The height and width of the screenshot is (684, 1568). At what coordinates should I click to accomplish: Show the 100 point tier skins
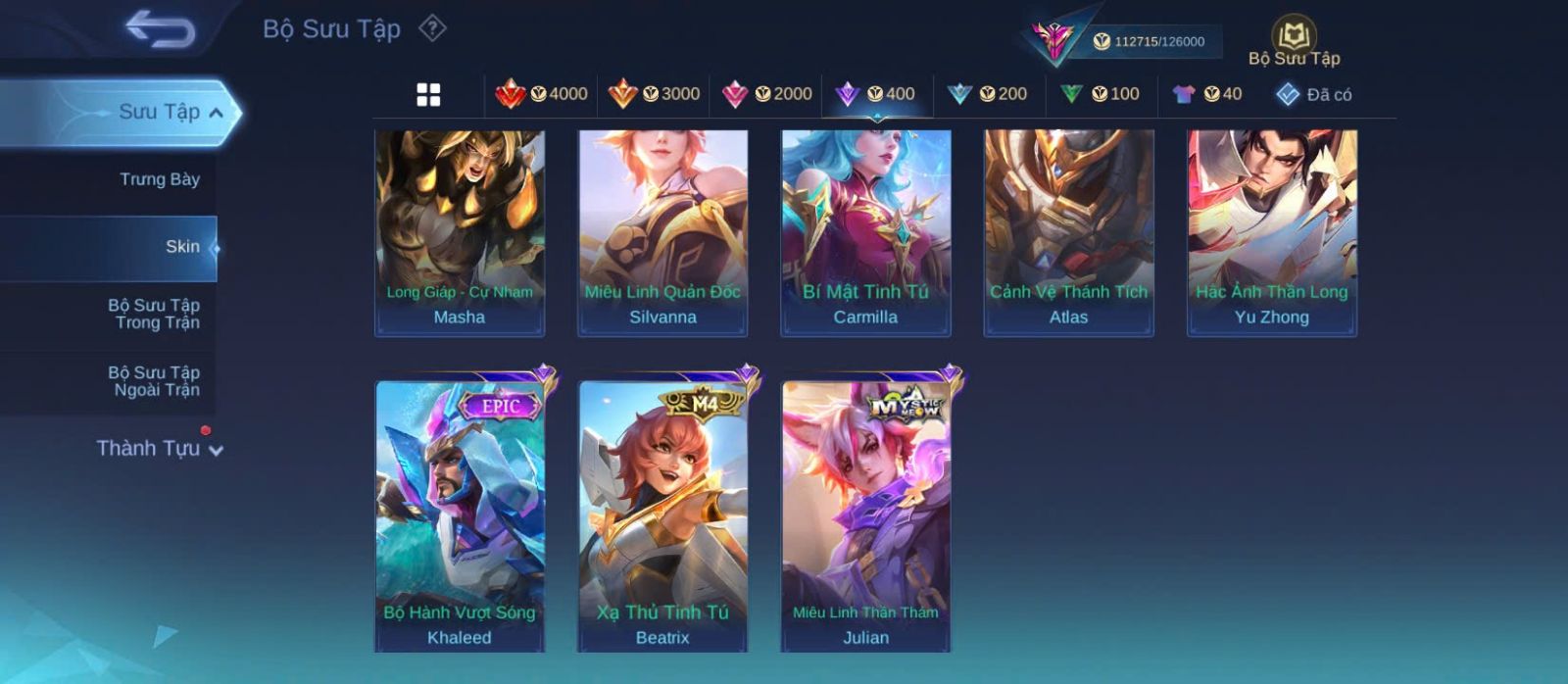pos(1100,94)
